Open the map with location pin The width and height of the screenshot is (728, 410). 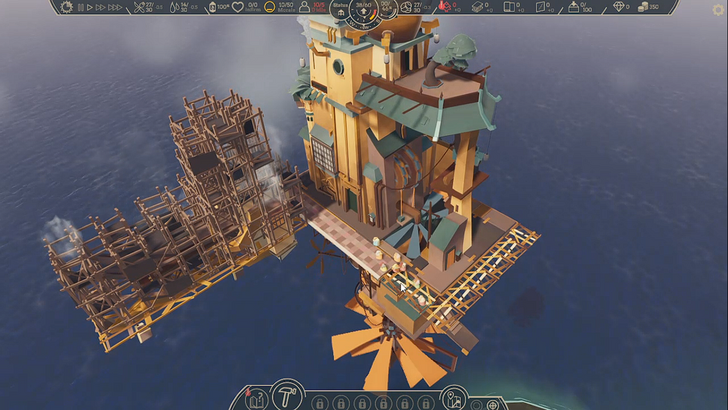tap(453, 400)
